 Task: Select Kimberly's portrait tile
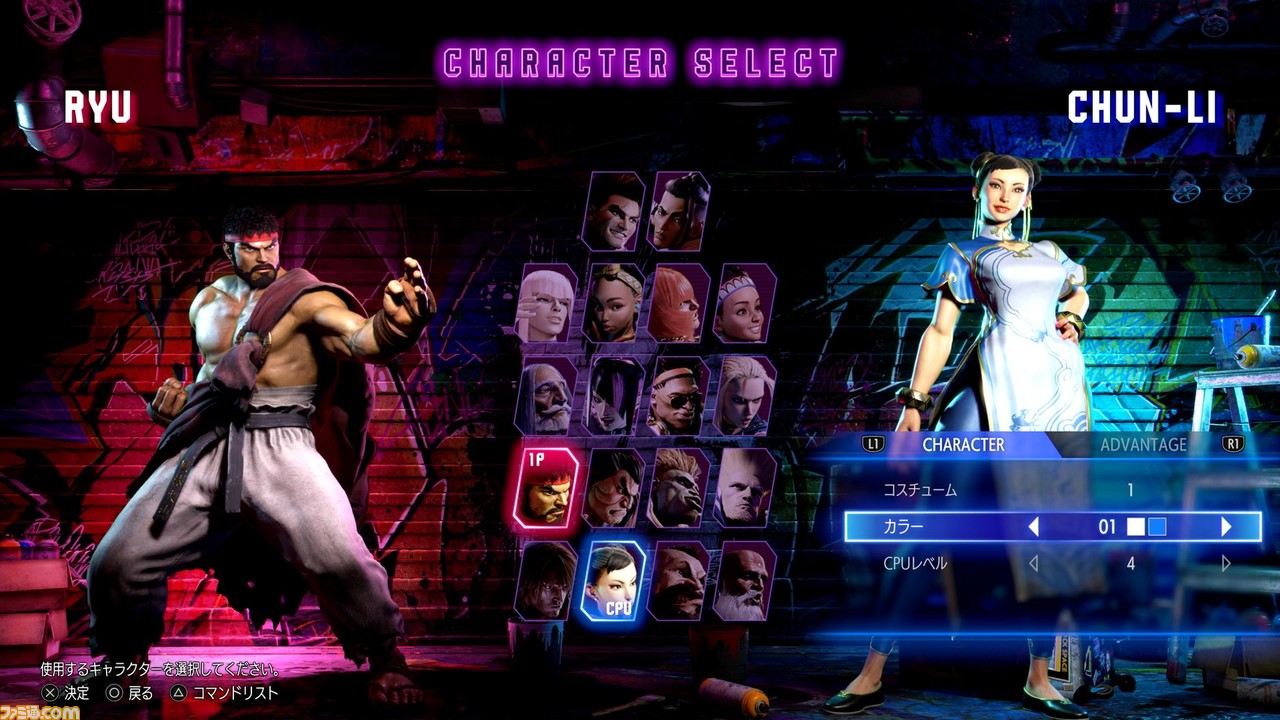coord(613,303)
